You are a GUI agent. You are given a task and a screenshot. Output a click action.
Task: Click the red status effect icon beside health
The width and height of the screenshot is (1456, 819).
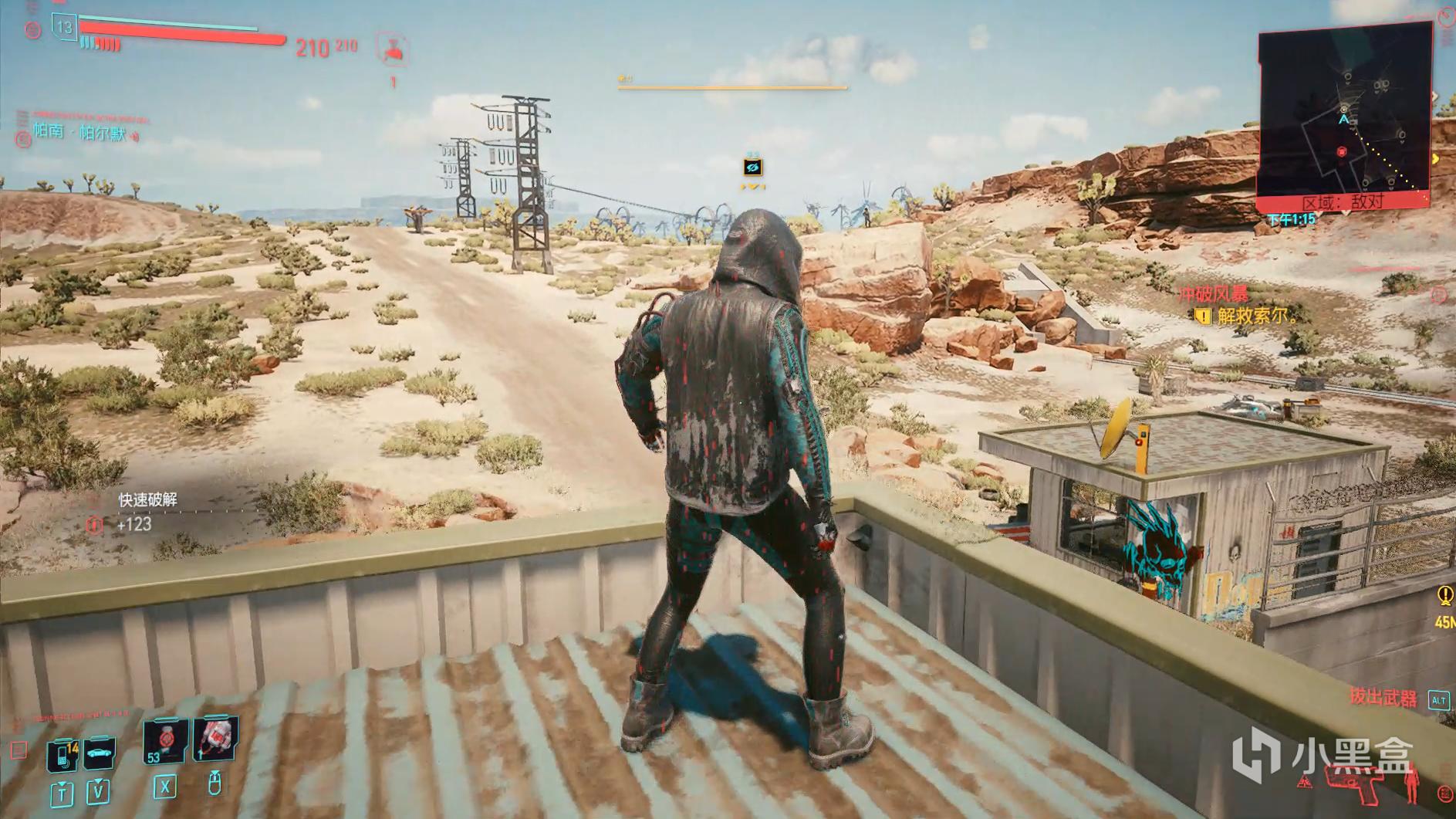click(392, 49)
